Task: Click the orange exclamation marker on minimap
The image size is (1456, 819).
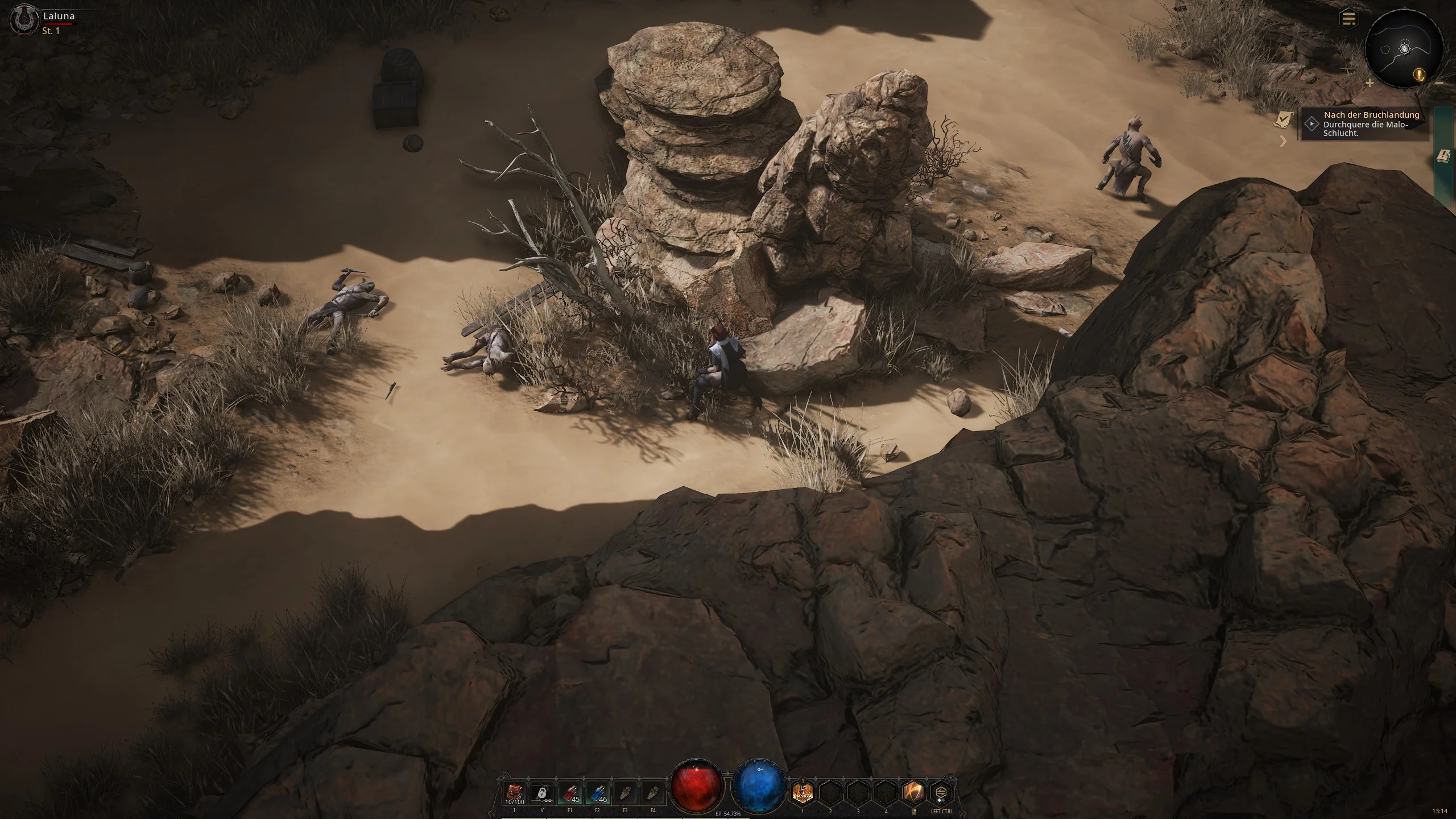Action: pyautogui.click(x=1420, y=75)
